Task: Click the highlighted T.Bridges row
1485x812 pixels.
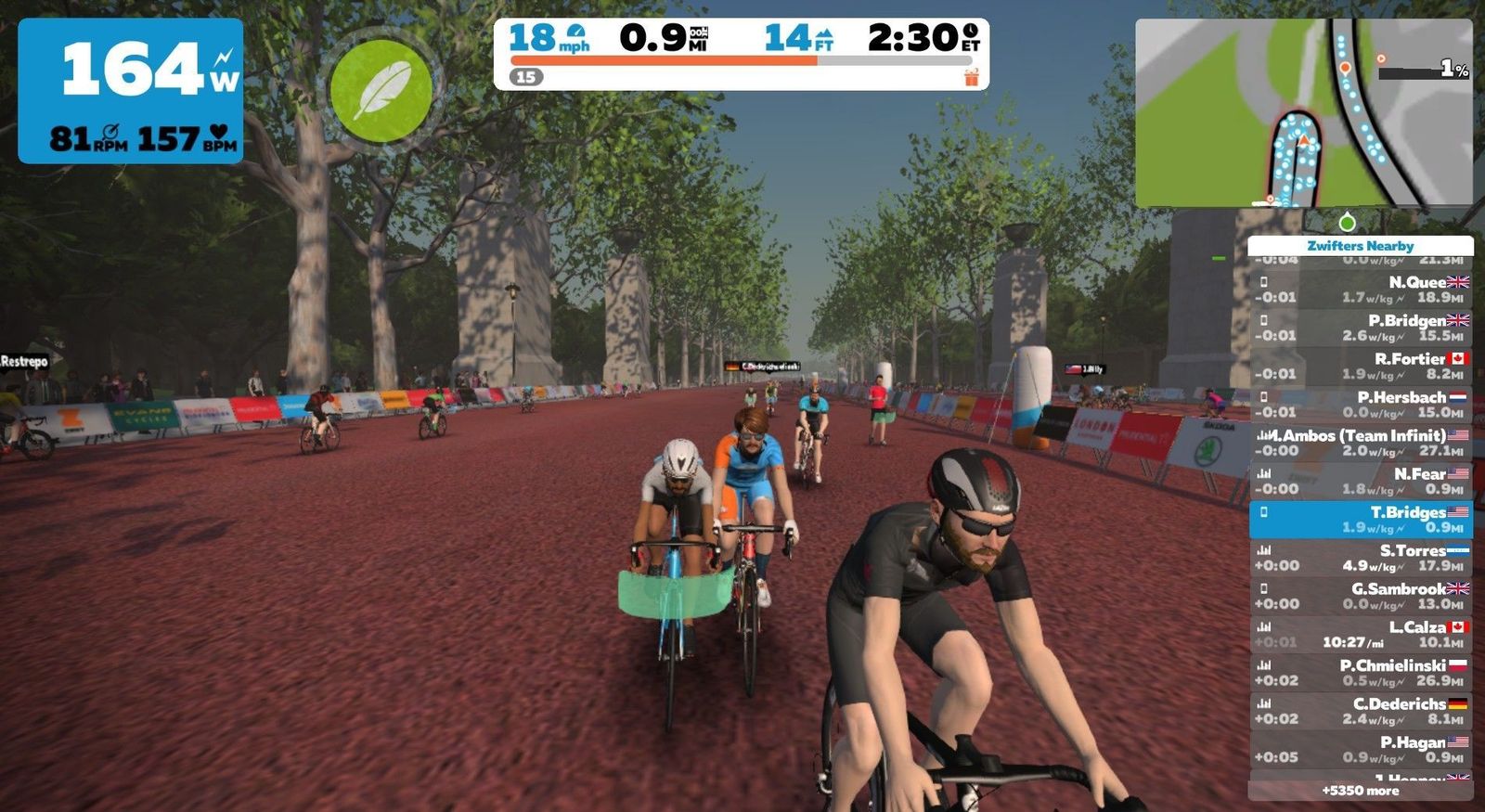Action: click(1360, 520)
